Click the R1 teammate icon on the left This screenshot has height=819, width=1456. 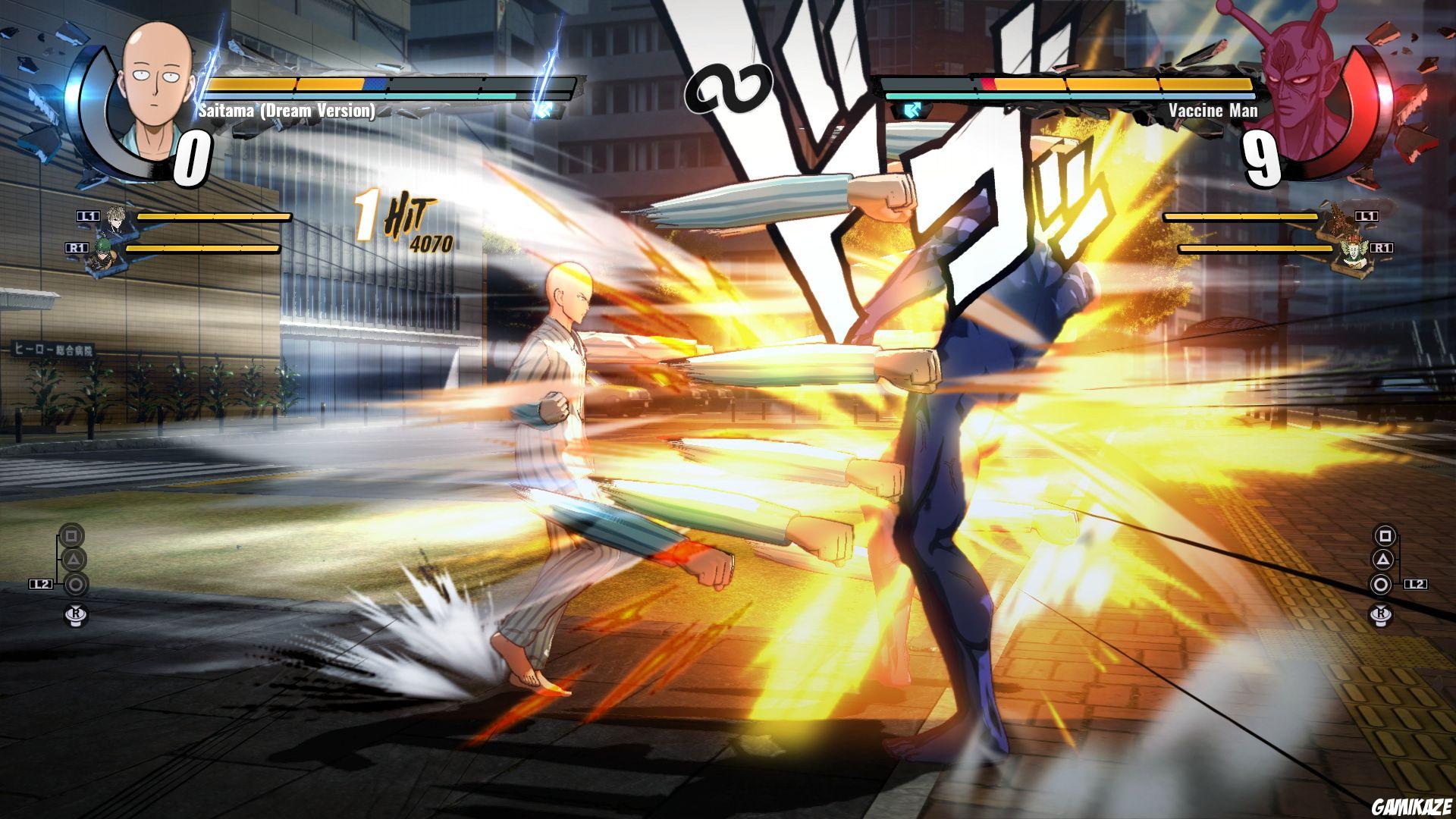tap(105, 250)
